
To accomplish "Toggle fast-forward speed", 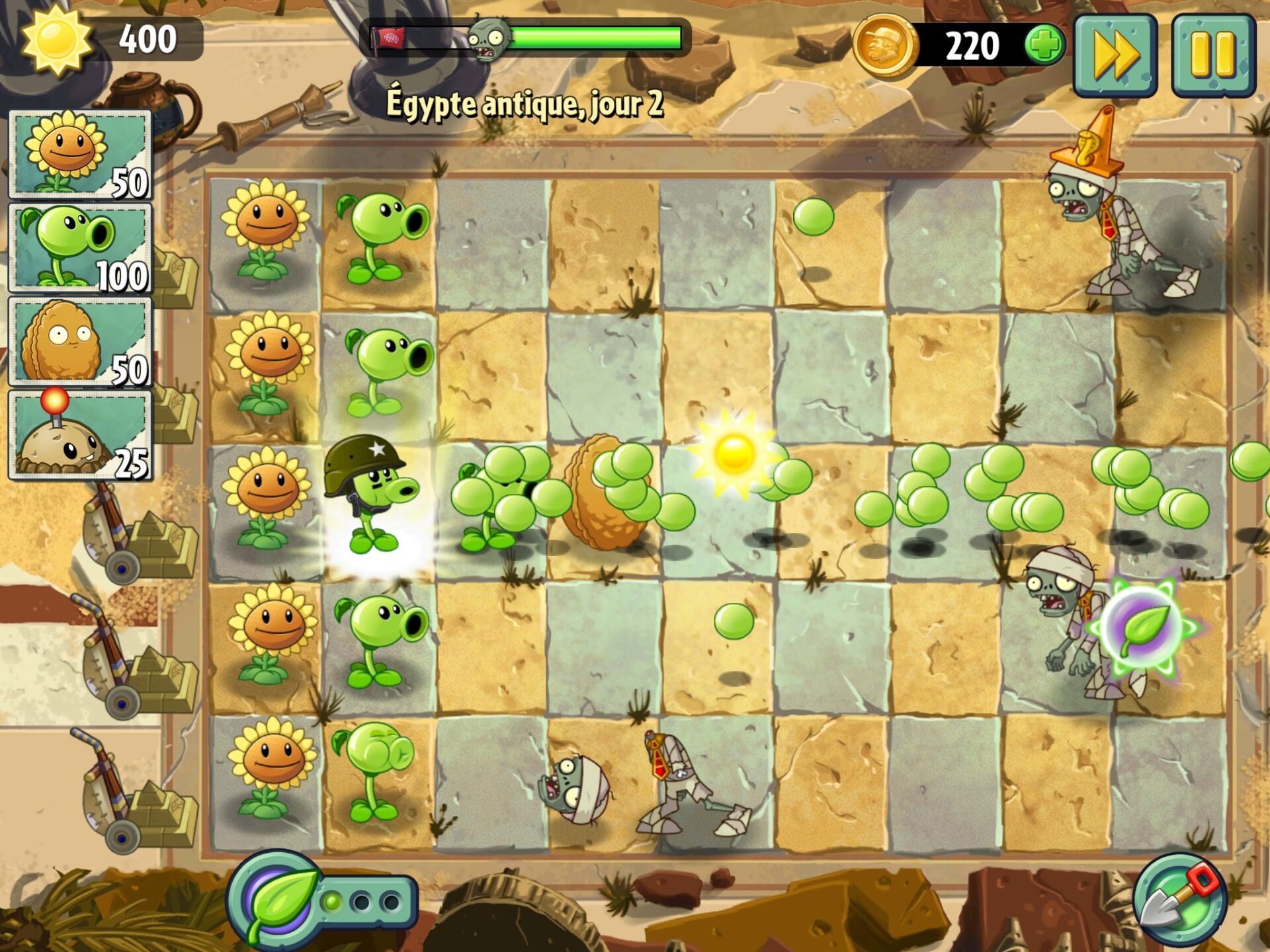I will pyautogui.click(x=1115, y=56).
